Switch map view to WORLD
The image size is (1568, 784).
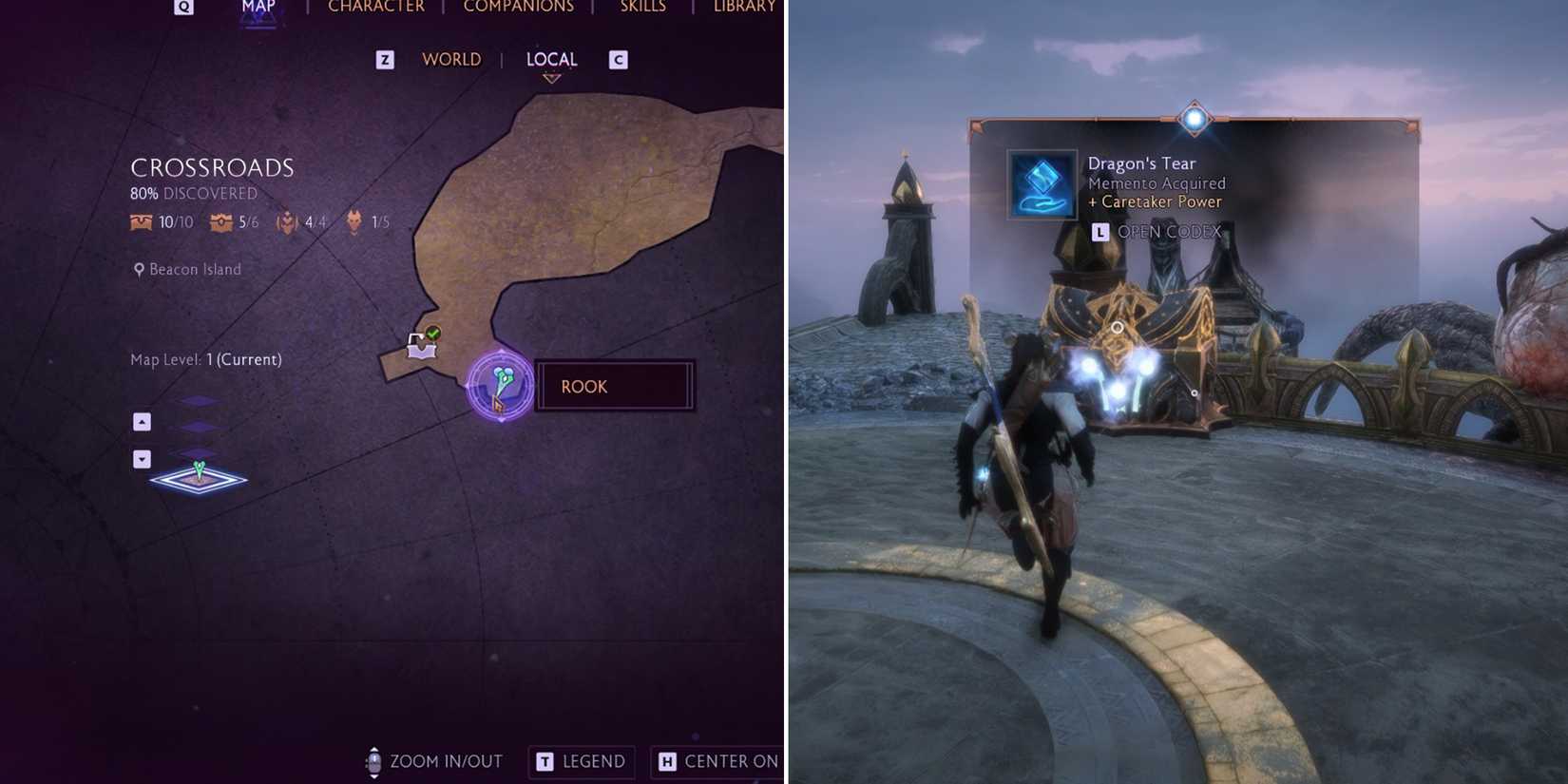[450, 59]
